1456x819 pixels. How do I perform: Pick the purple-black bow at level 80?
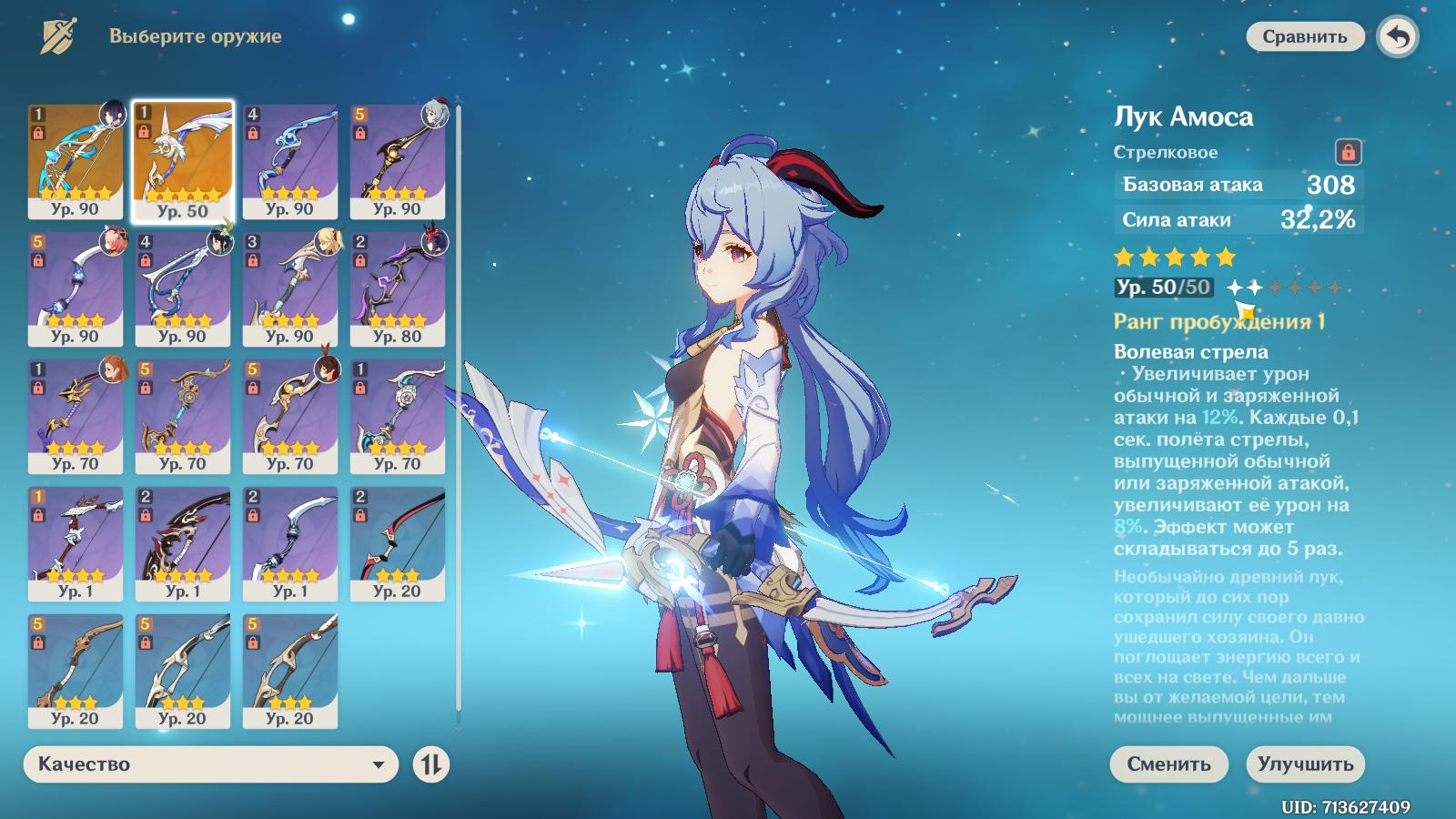click(398, 288)
